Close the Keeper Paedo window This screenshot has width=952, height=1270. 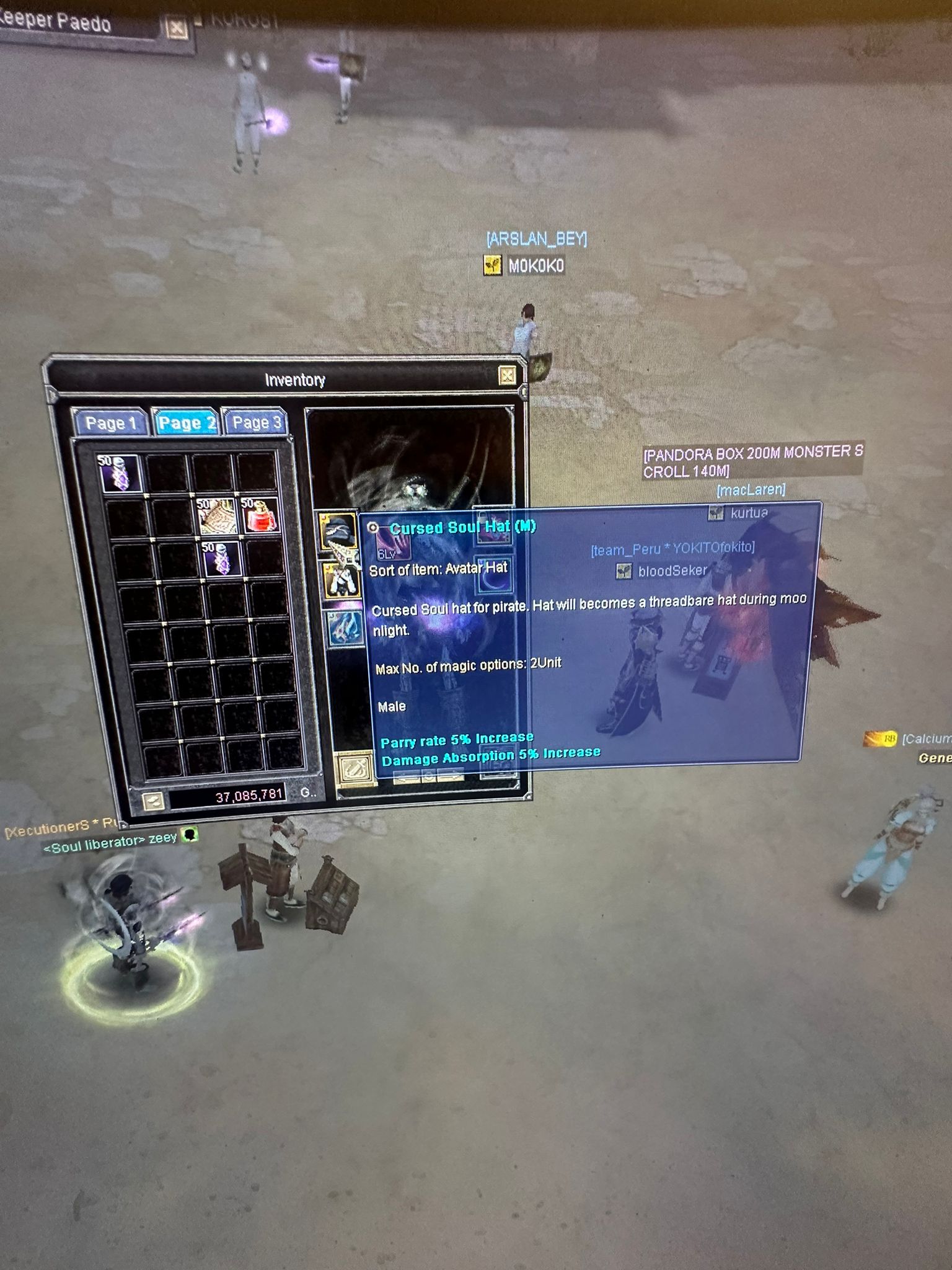177,28
